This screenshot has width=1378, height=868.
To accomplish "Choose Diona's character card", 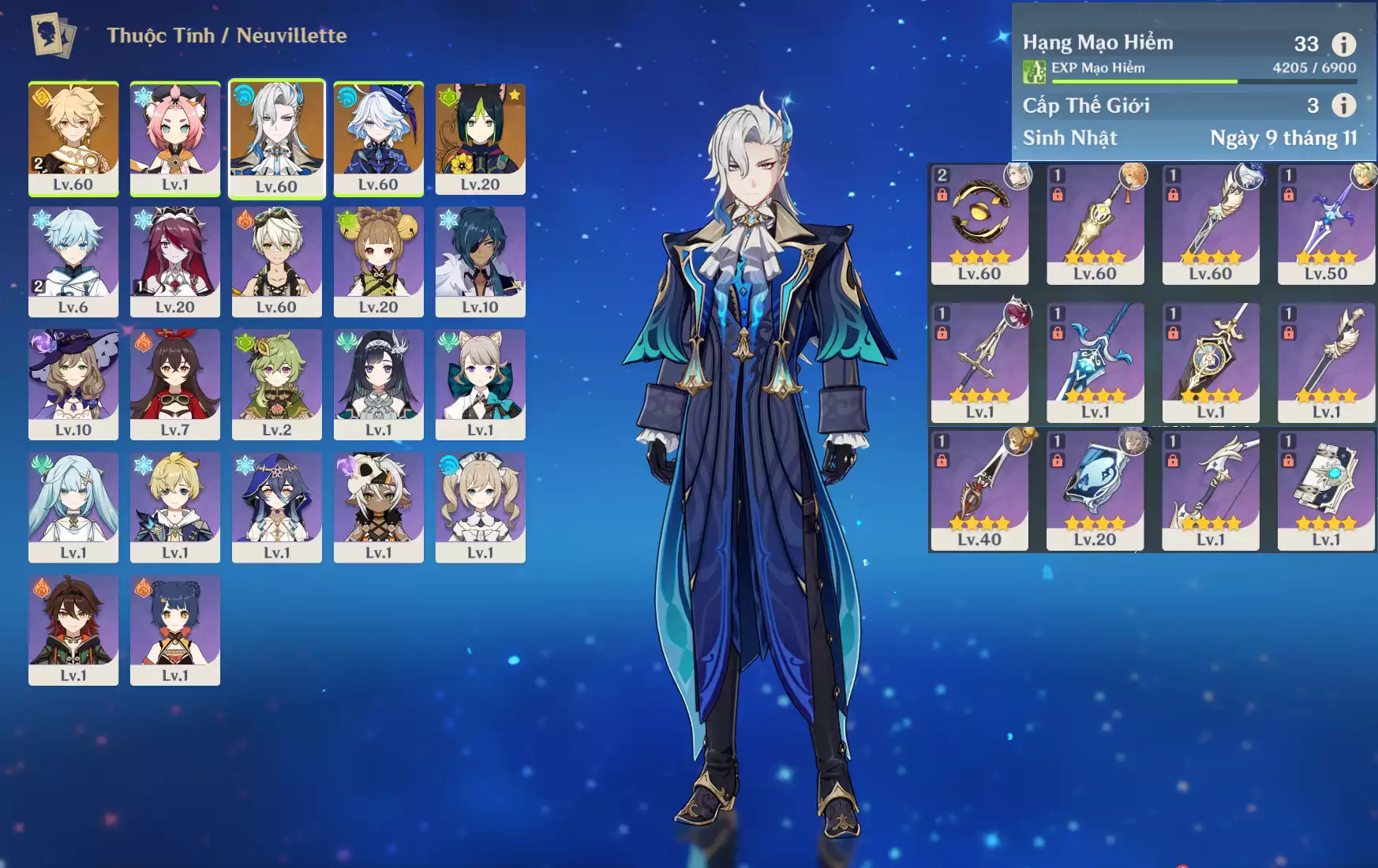I will point(175,138).
